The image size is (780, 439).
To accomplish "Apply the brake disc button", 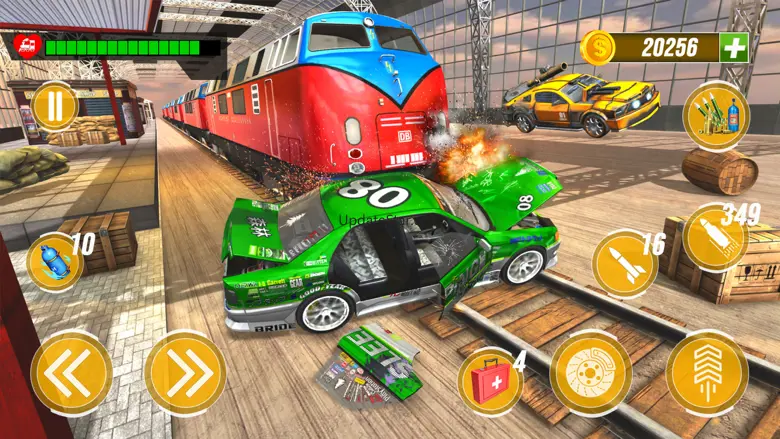I will tap(590, 373).
